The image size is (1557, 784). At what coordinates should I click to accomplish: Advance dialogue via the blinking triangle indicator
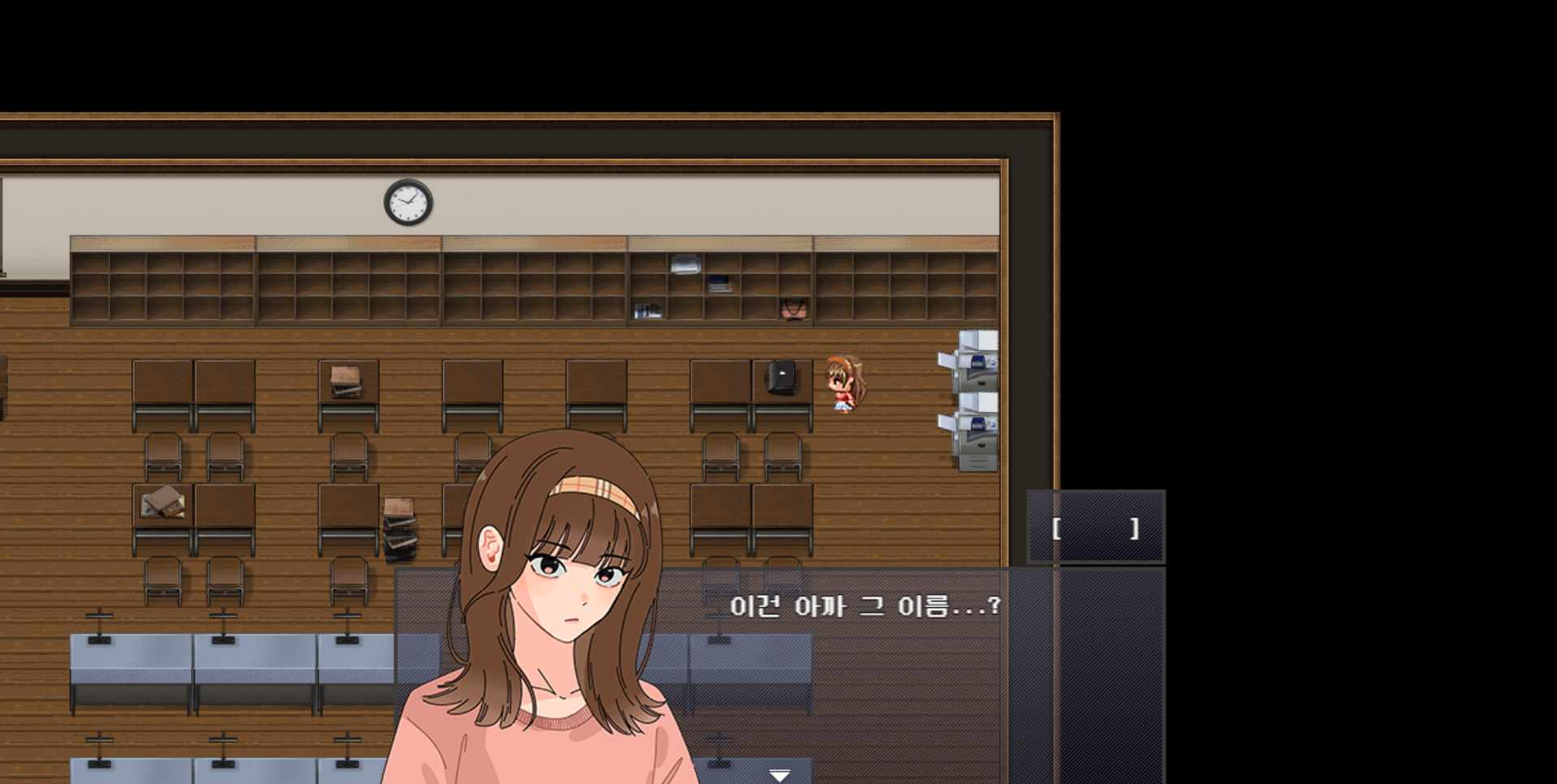pyautogui.click(x=780, y=773)
